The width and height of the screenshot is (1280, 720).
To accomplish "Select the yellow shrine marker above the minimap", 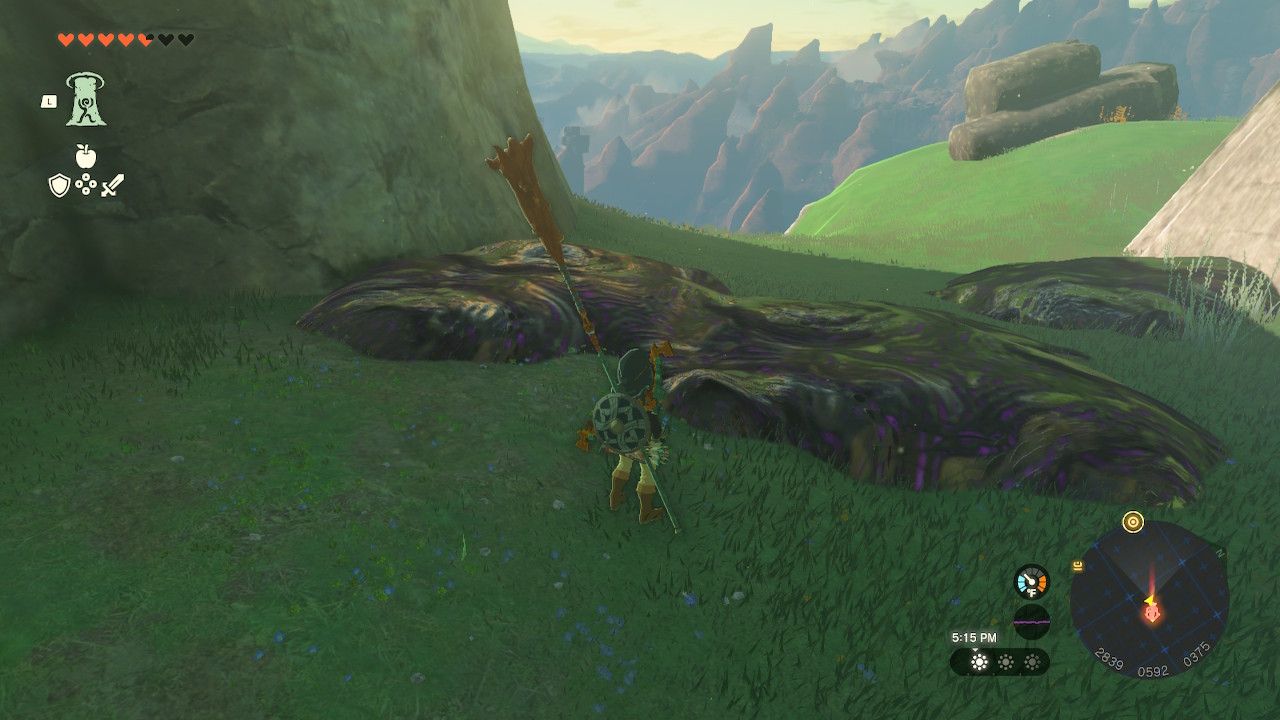I will tap(1134, 520).
